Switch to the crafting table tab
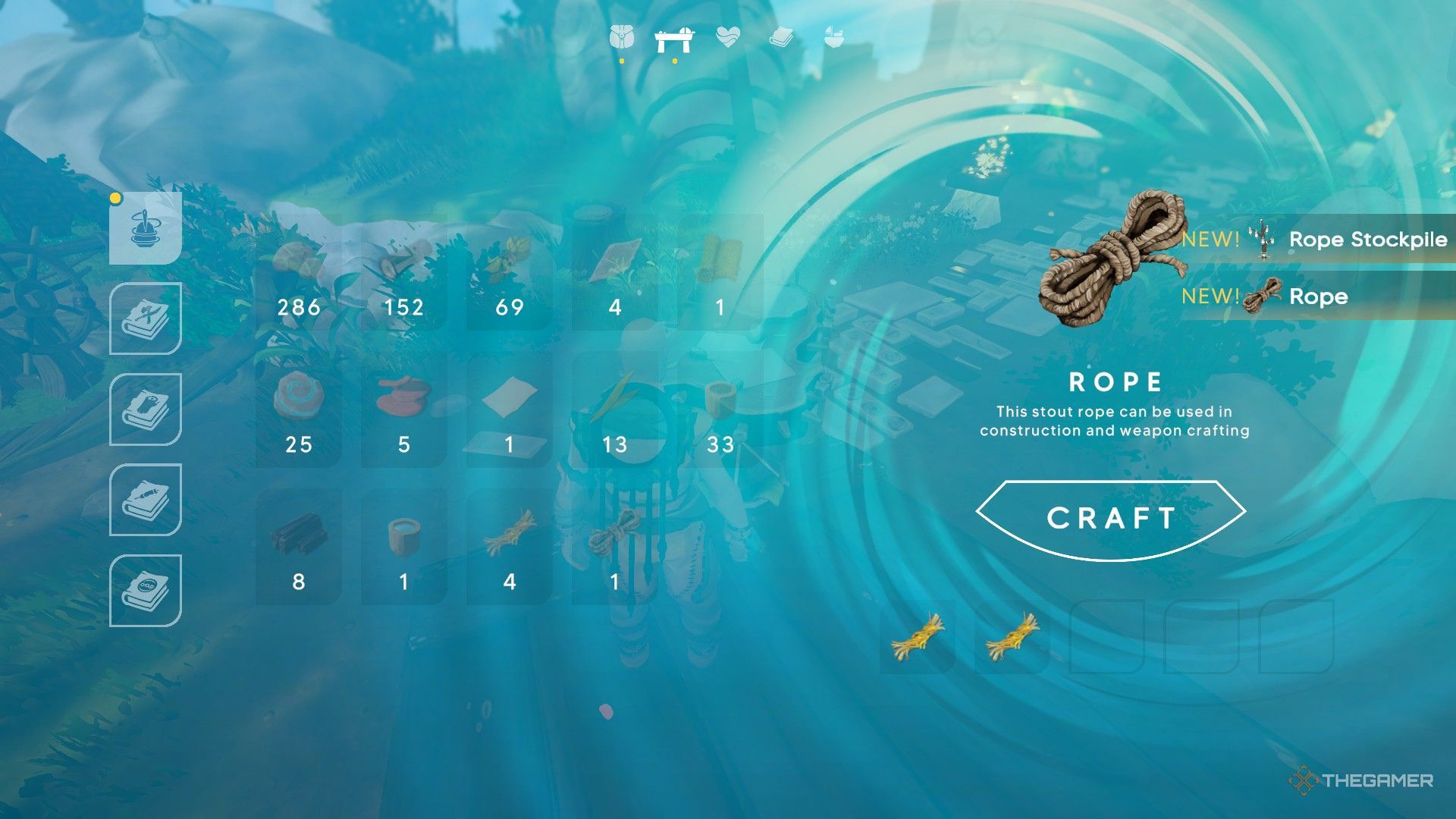The image size is (1456, 819). click(x=675, y=36)
